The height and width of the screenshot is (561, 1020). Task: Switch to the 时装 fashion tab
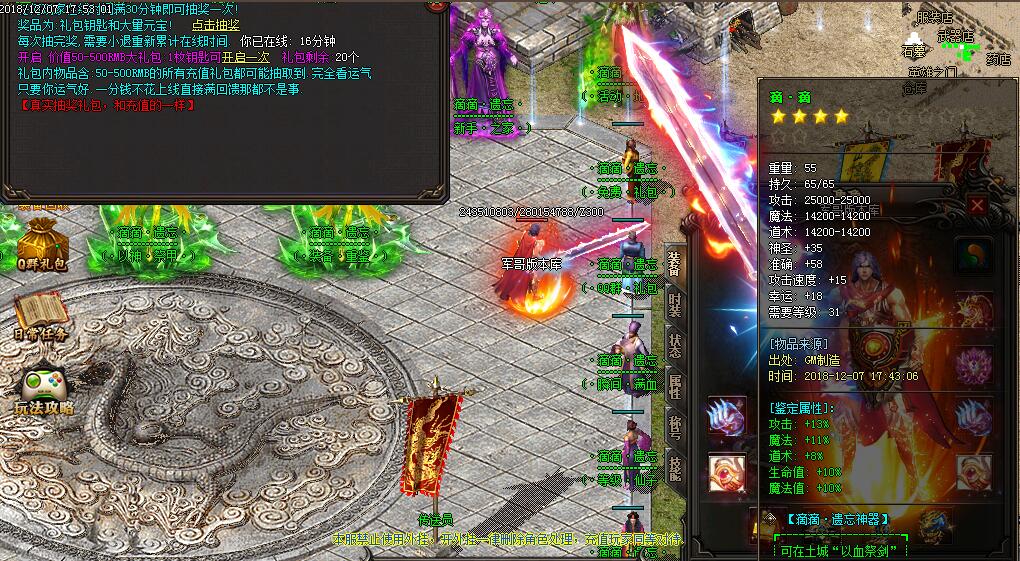(x=676, y=304)
